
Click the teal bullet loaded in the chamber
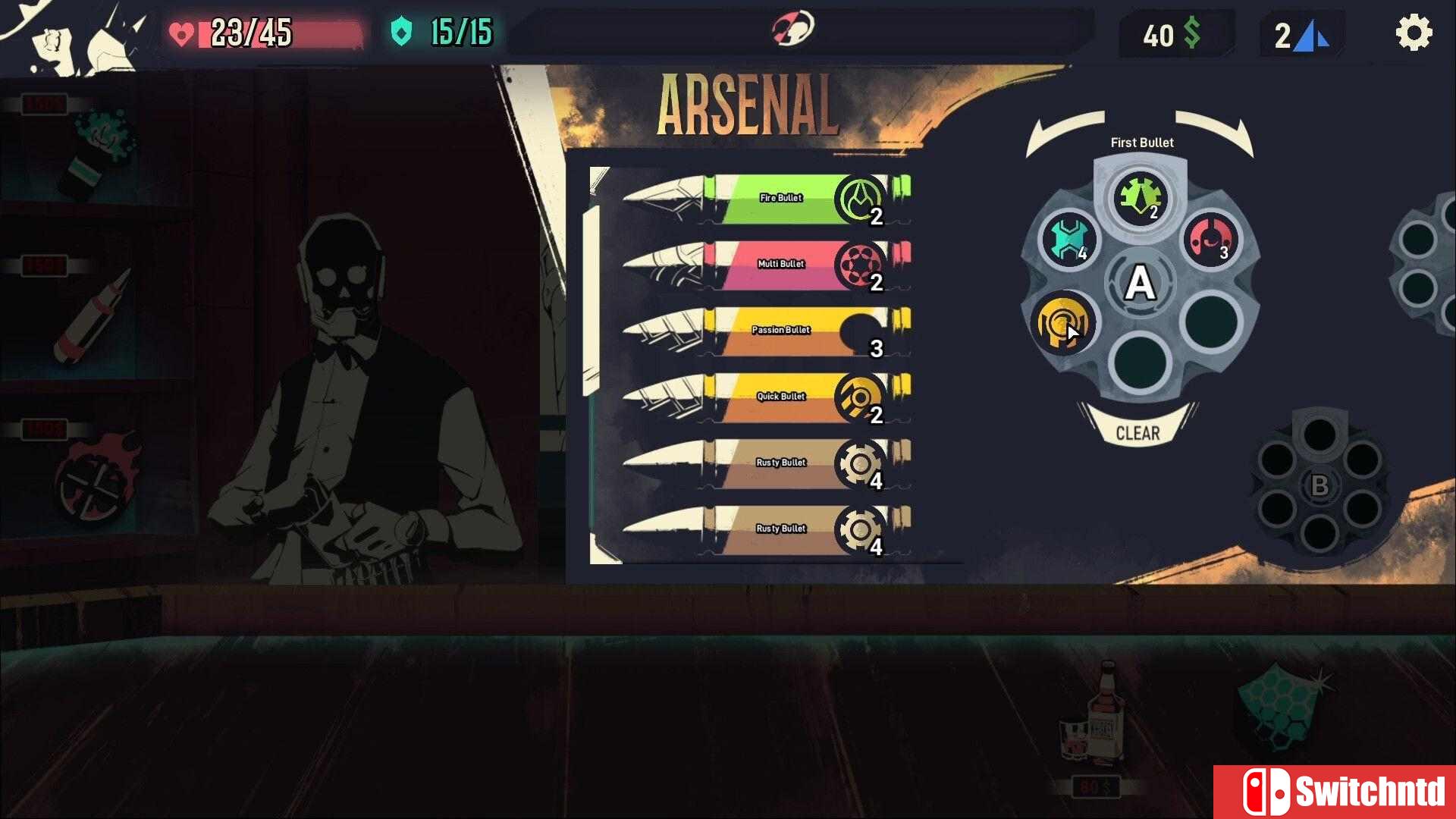[1068, 239]
